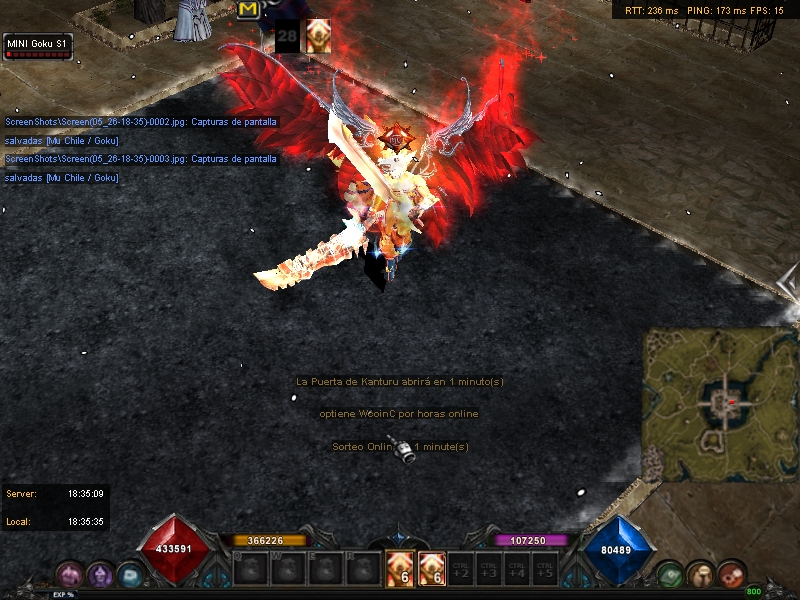This screenshot has width=800, height=600.
Task: Open the tan character figure button
Action: point(700,574)
